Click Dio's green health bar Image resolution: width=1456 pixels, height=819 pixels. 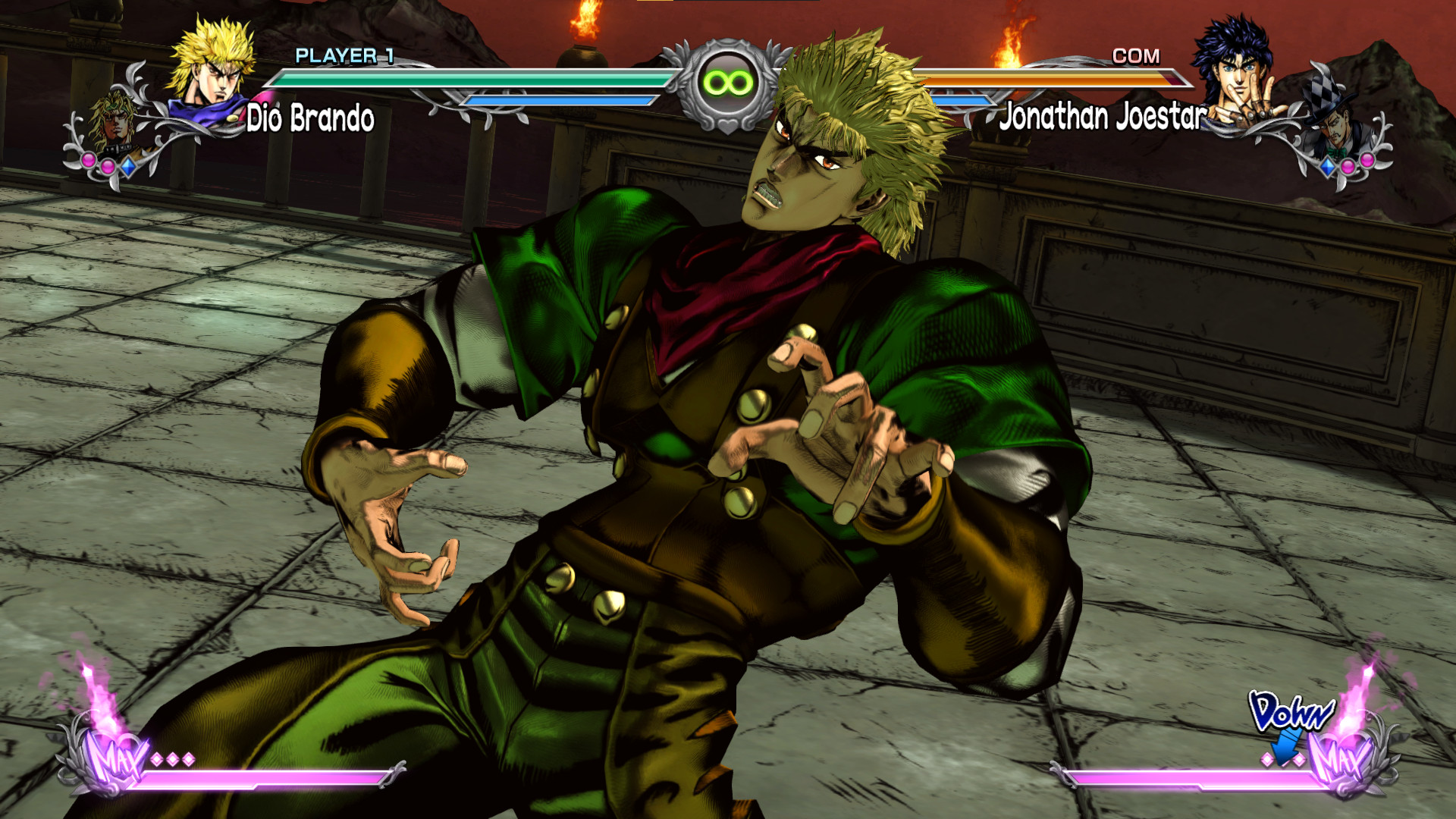(470, 78)
